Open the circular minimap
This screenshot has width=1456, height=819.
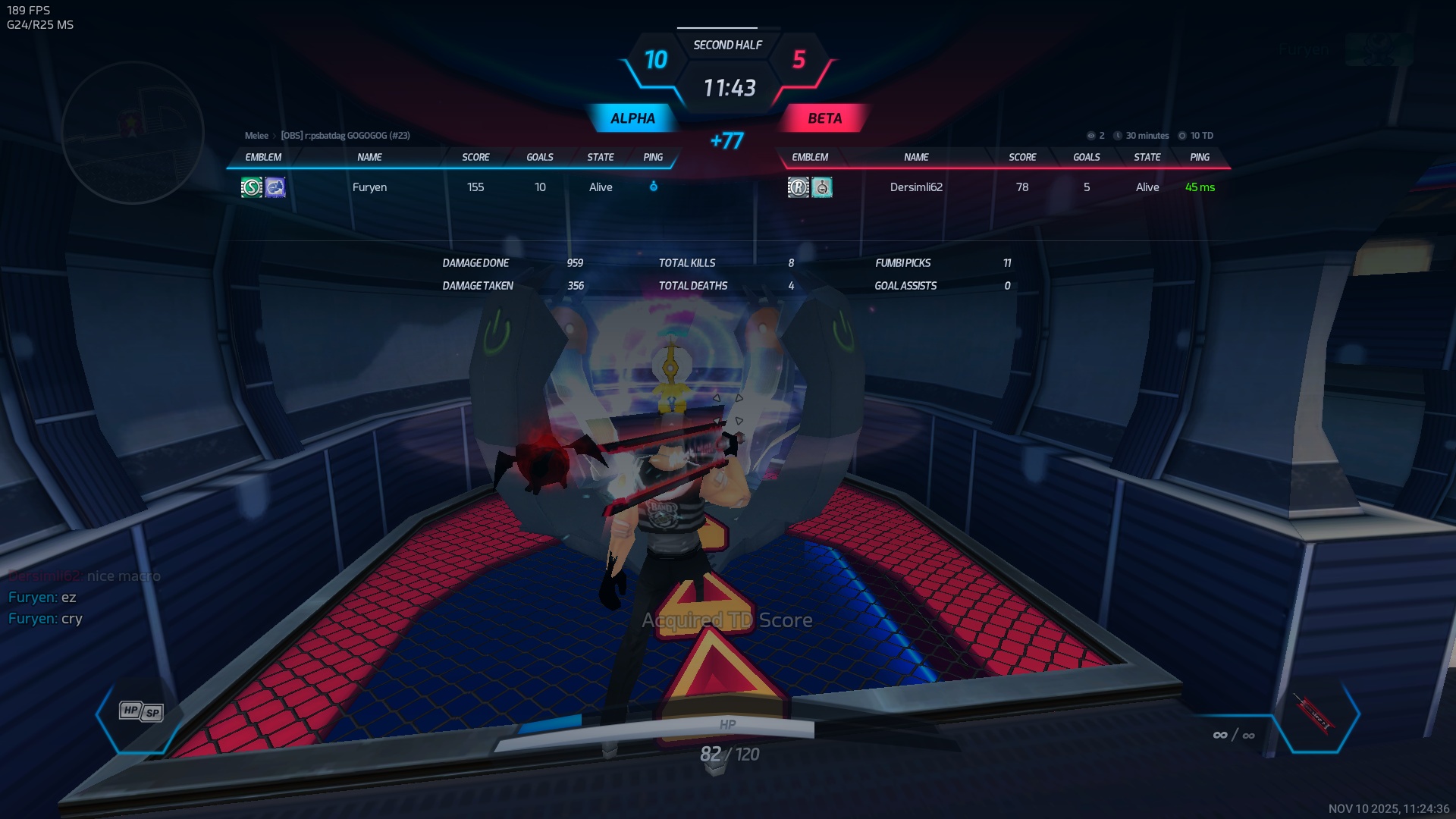(133, 133)
